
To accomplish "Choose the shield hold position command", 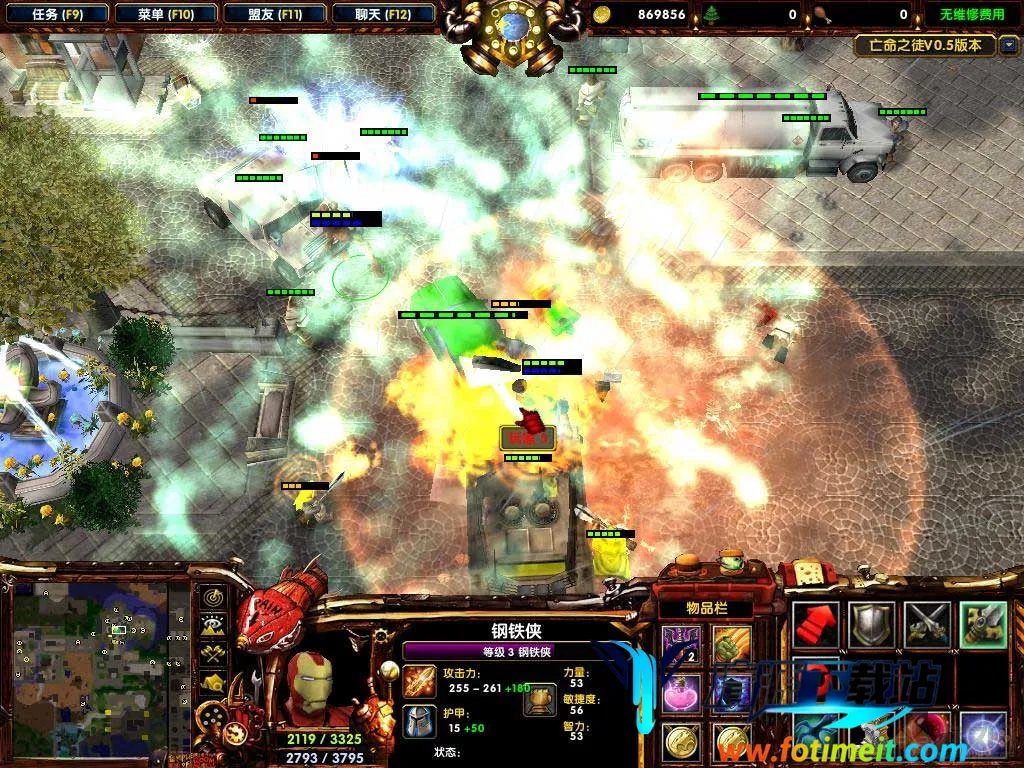I will click(x=871, y=624).
